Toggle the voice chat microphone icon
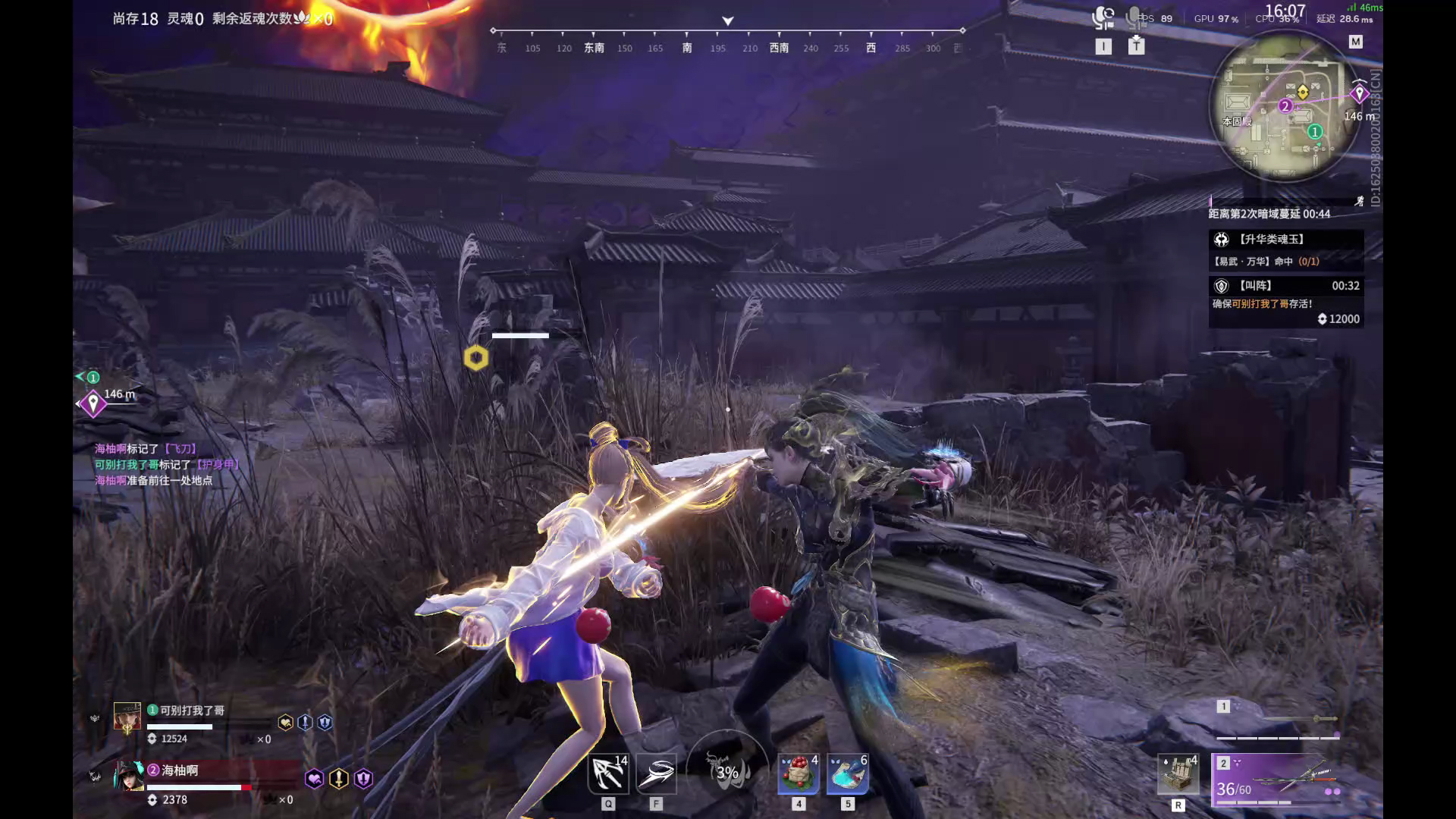Screen dimensions: 1456x819 [1101, 17]
